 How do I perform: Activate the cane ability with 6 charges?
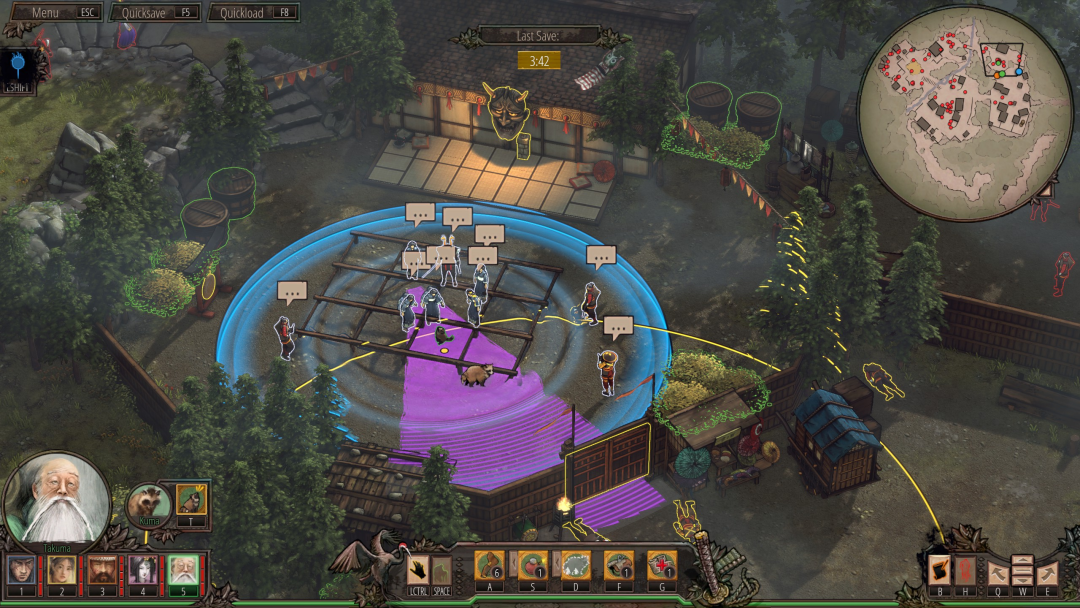tap(489, 566)
